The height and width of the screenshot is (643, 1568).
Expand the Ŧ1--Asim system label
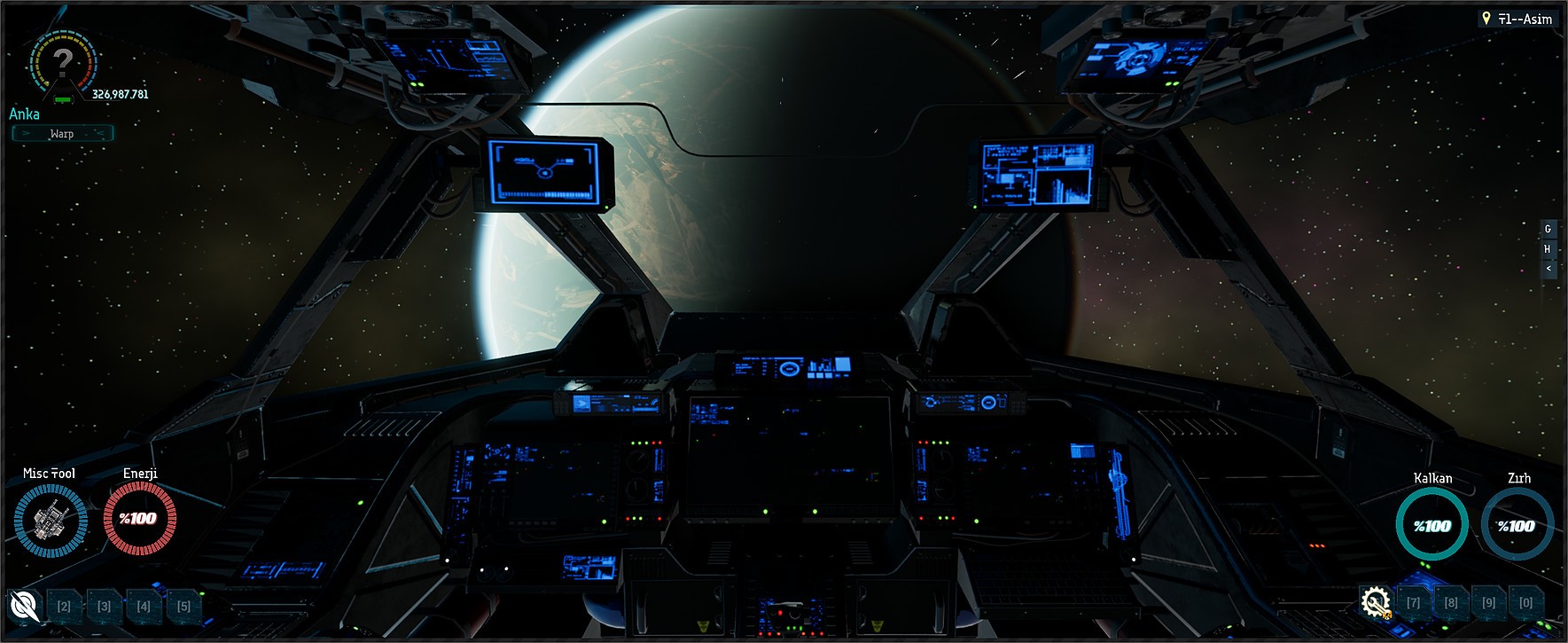[x=1523, y=18]
